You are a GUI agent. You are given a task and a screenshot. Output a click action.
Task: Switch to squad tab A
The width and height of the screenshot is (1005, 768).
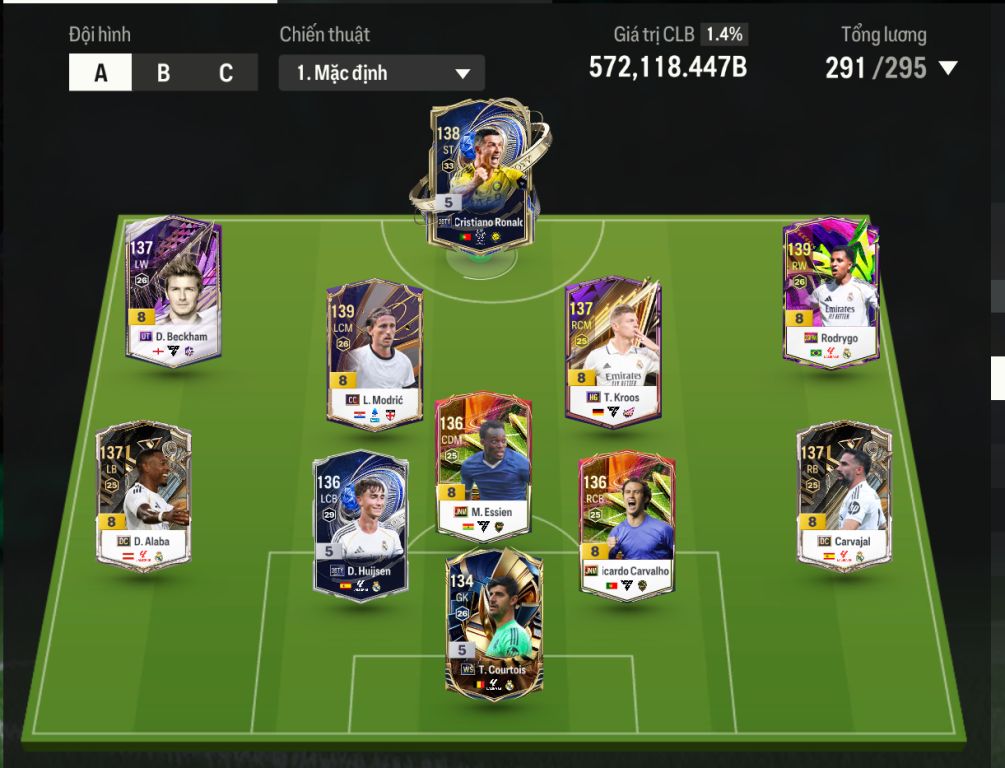(100, 73)
